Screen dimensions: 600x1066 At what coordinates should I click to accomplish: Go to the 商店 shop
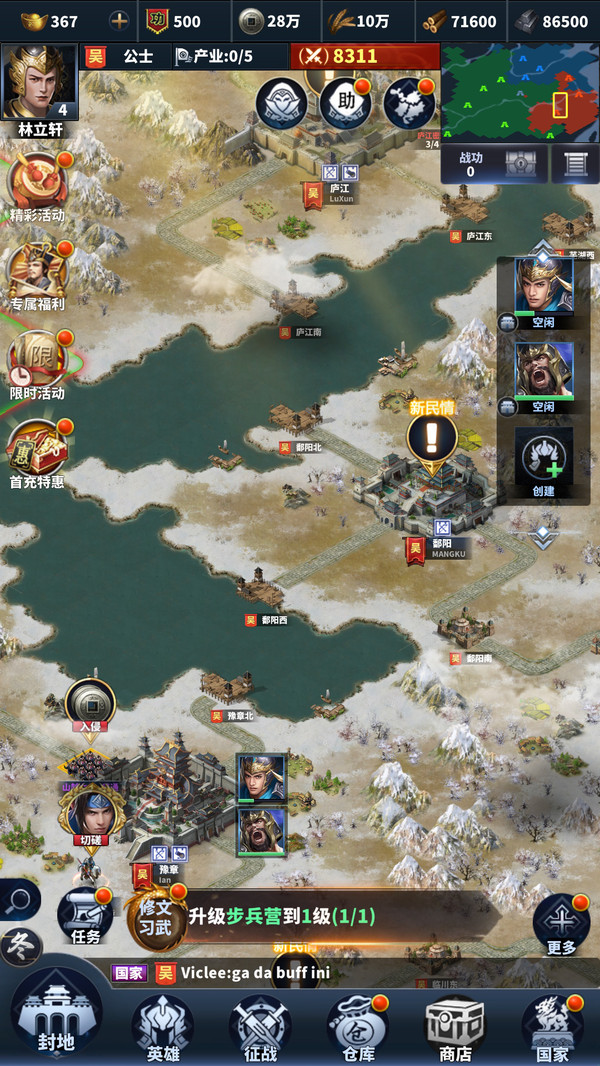(455, 1025)
